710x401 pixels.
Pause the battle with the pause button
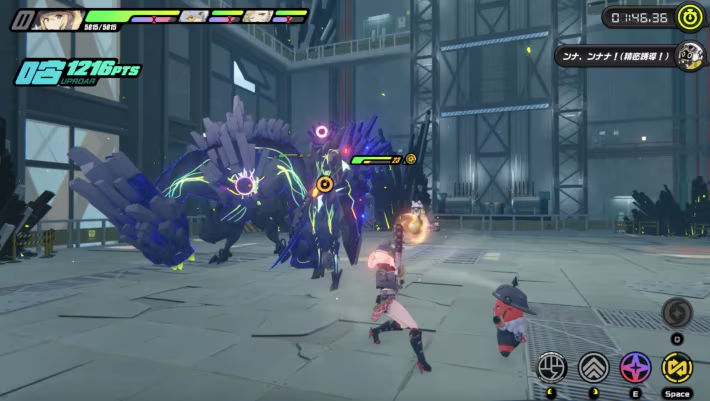click(19, 18)
